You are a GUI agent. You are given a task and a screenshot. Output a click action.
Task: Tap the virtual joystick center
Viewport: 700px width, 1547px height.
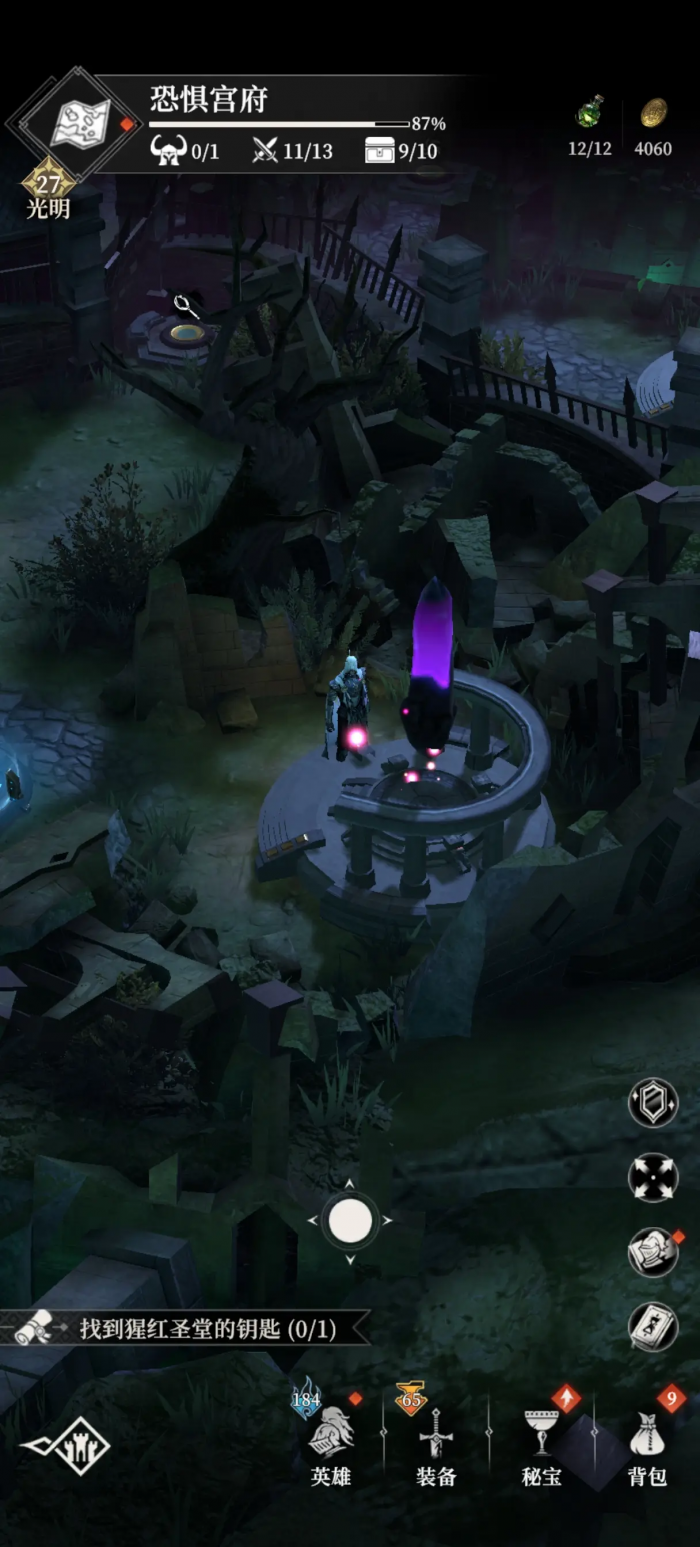[x=350, y=1221]
